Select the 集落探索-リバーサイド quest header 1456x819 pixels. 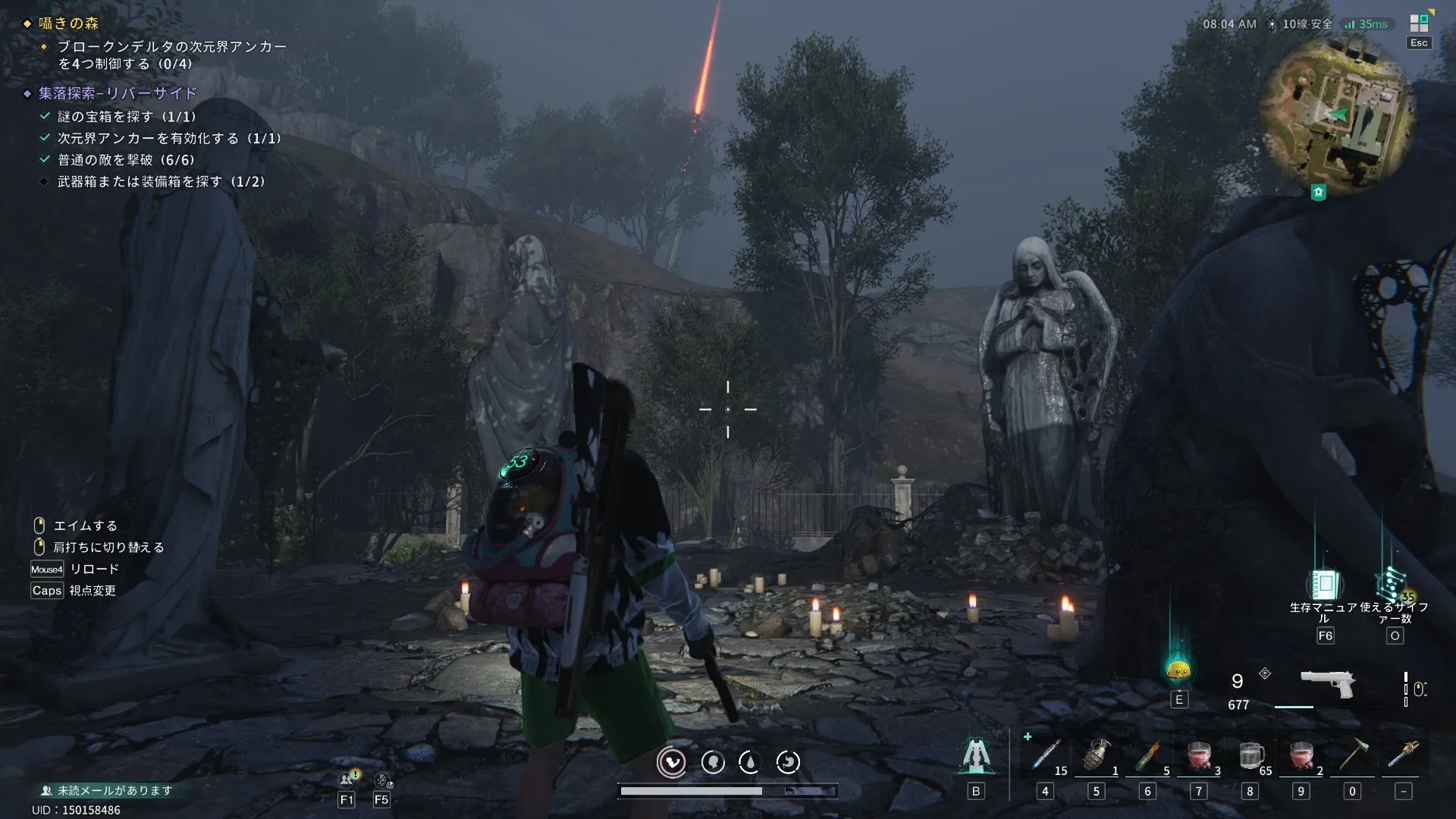pos(118,93)
